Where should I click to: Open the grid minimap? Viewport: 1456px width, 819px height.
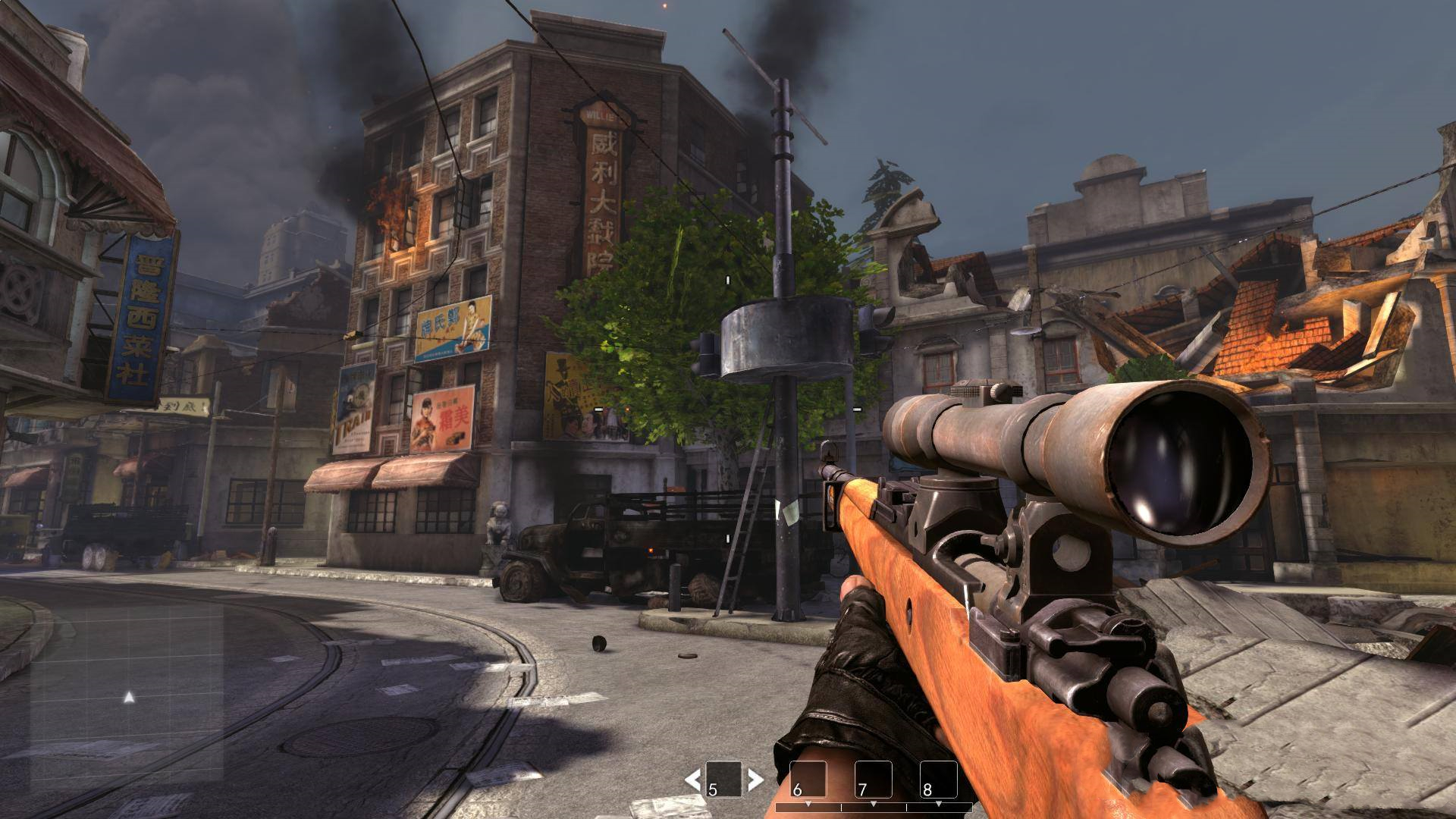pyautogui.click(x=127, y=695)
